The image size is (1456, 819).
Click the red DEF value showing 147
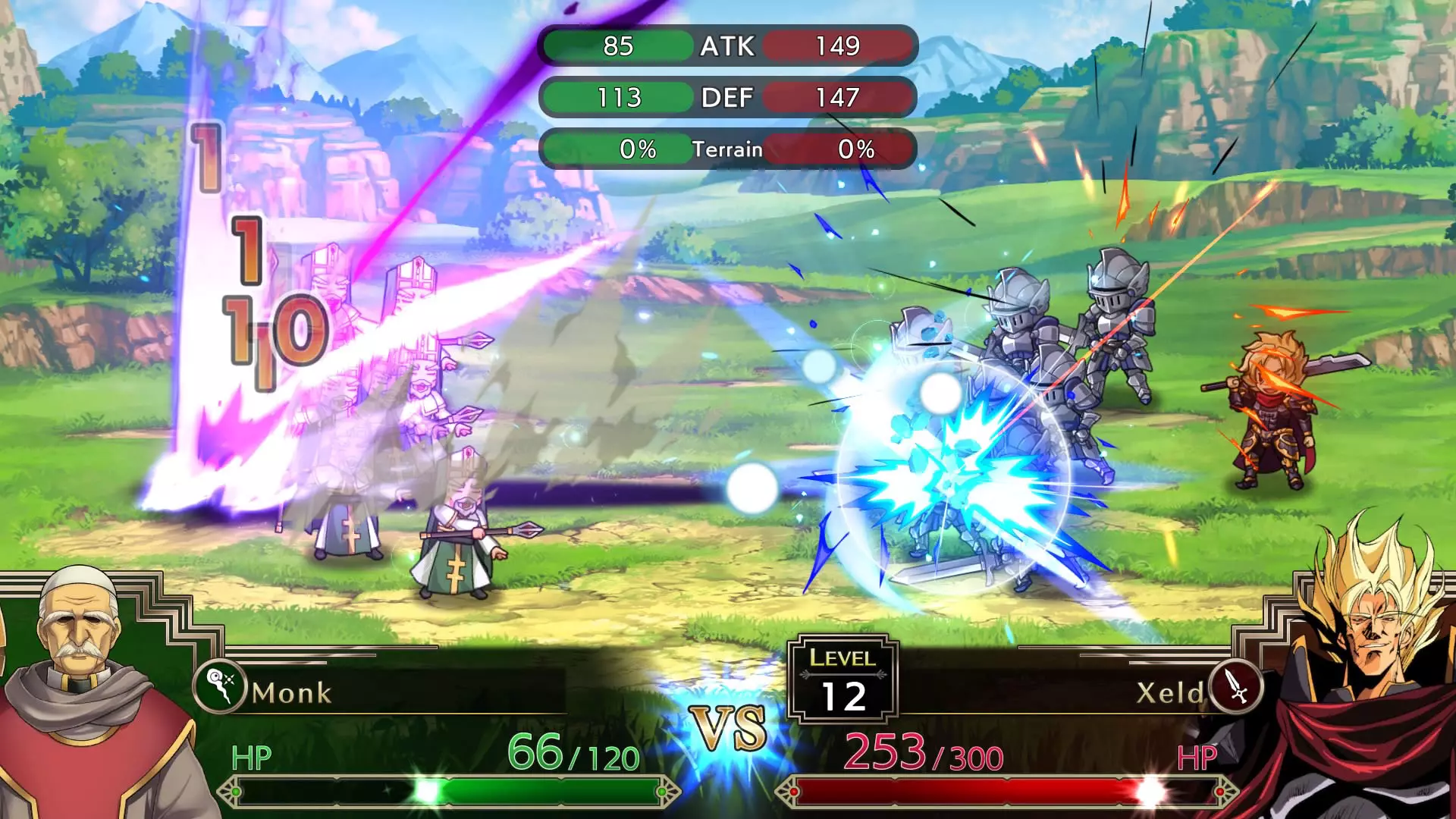(x=838, y=97)
